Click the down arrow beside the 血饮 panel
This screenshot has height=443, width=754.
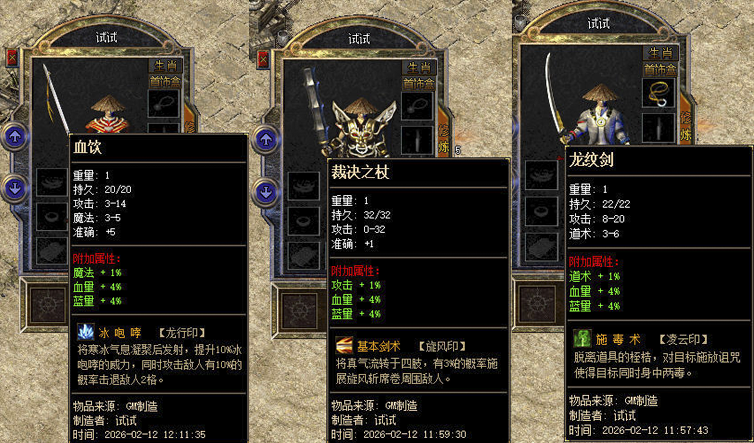(x=15, y=186)
